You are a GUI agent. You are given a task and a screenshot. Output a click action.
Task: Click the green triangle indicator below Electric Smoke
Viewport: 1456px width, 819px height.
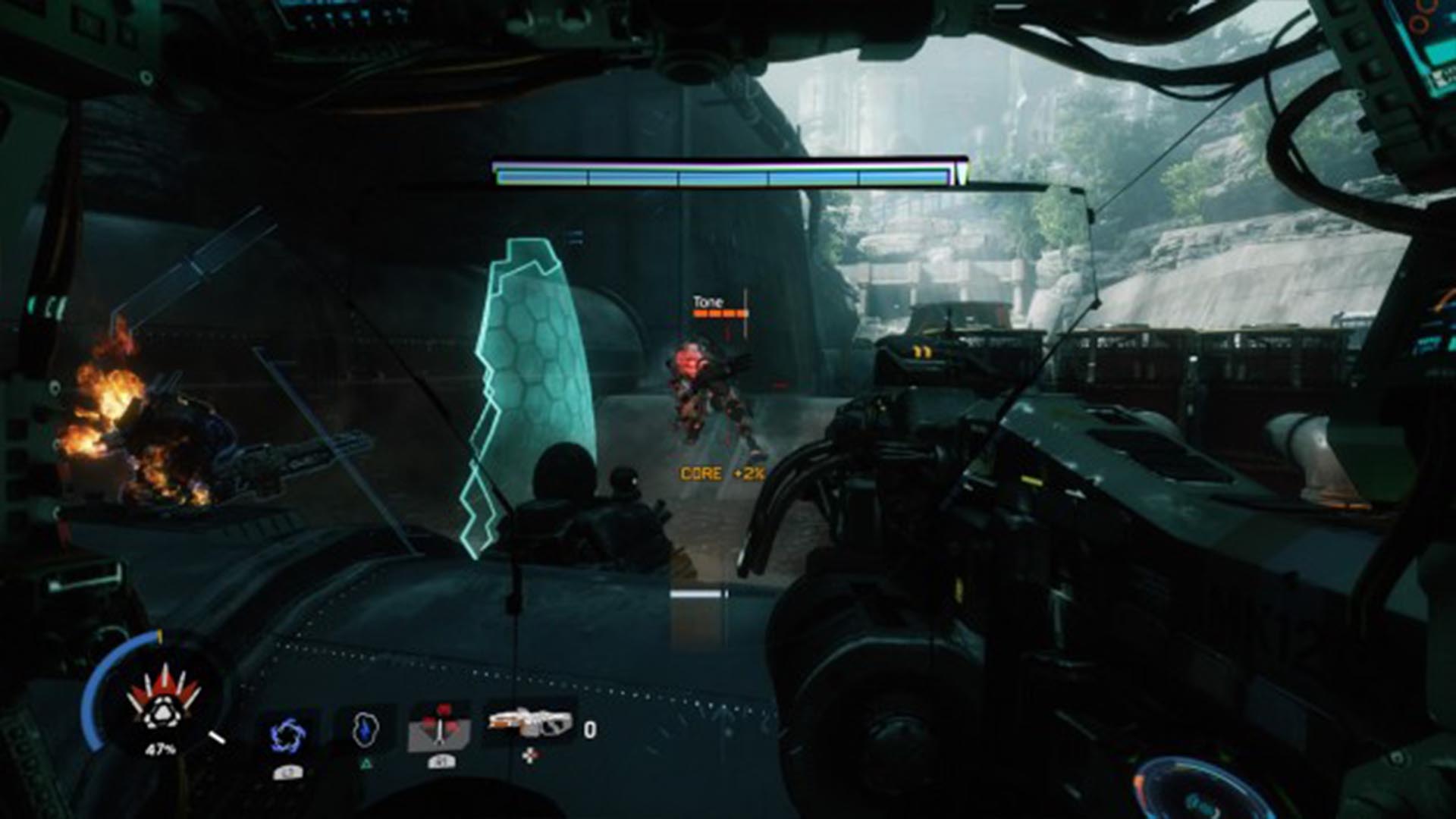point(366,763)
